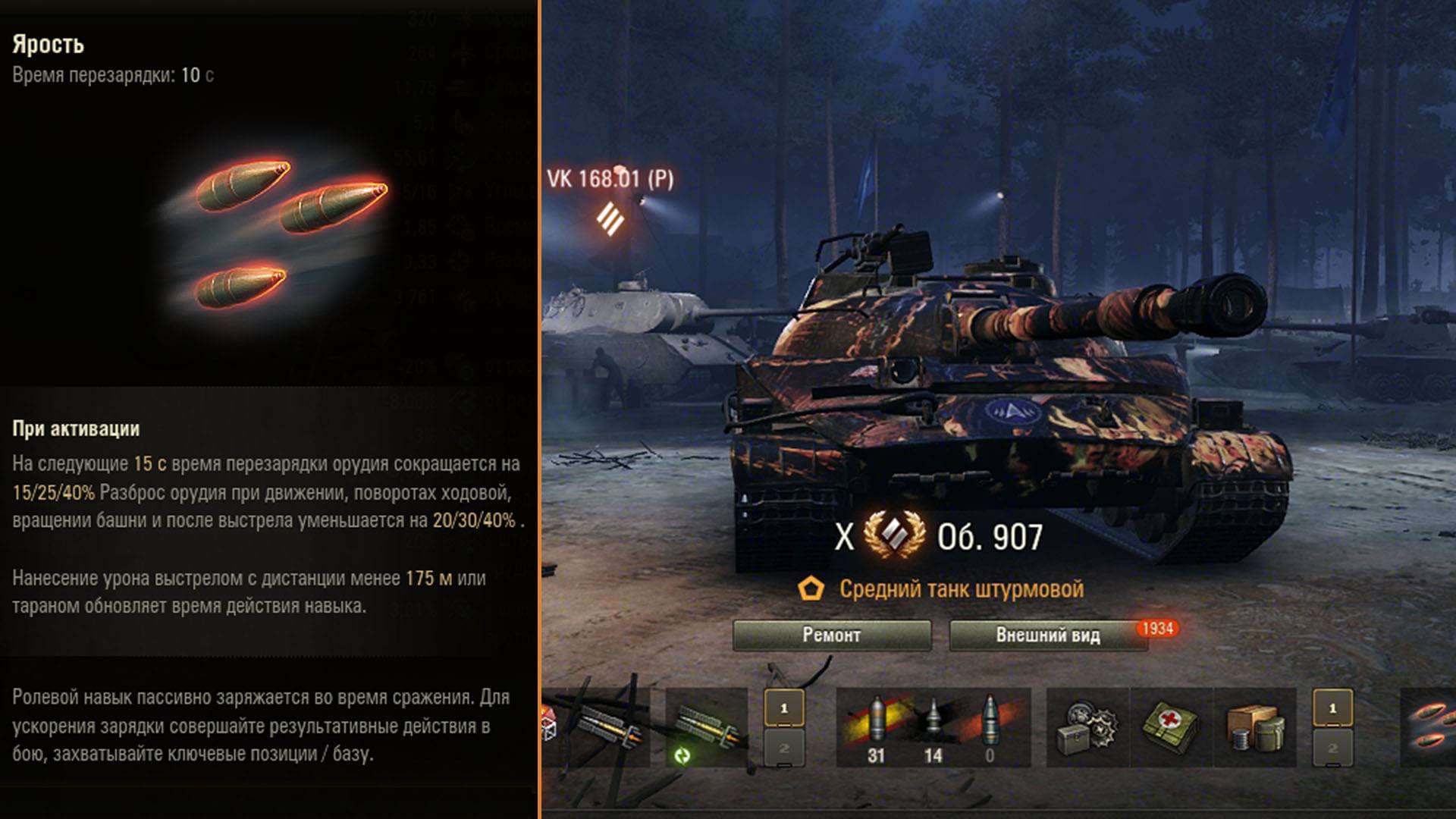Select the empty shell slot showing 0
This screenshot has width=1456, height=819.
coord(990,727)
